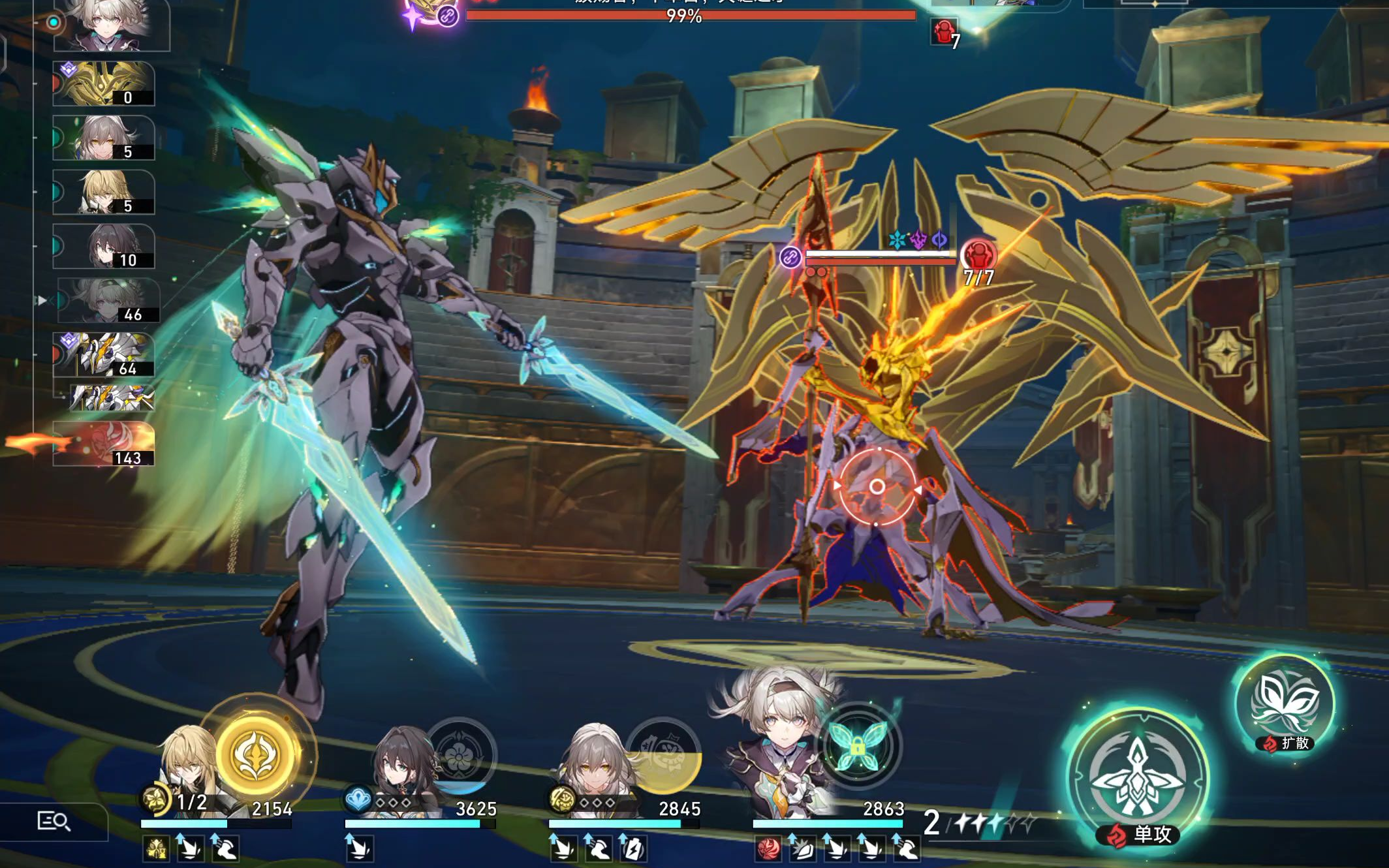Screen dimensions: 1389x868
Task: Select the gray-haired character's ultimate icon
Action: (x=664, y=754)
